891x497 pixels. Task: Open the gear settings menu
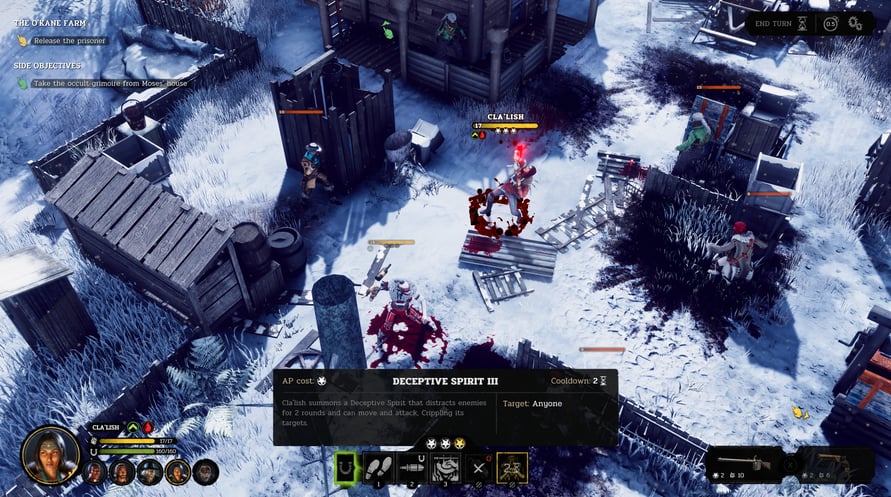(855, 23)
